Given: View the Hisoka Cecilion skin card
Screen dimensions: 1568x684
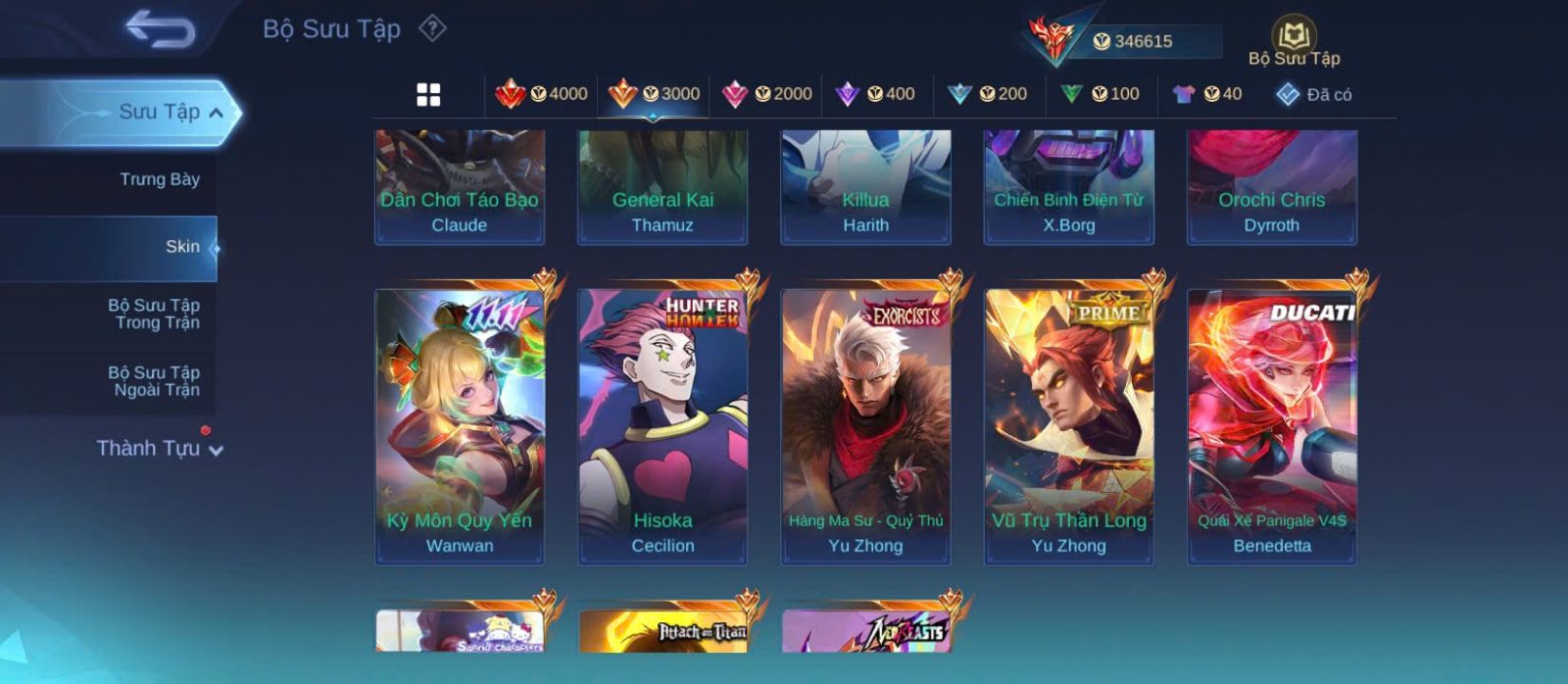Looking at the screenshot, I should (662, 426).
